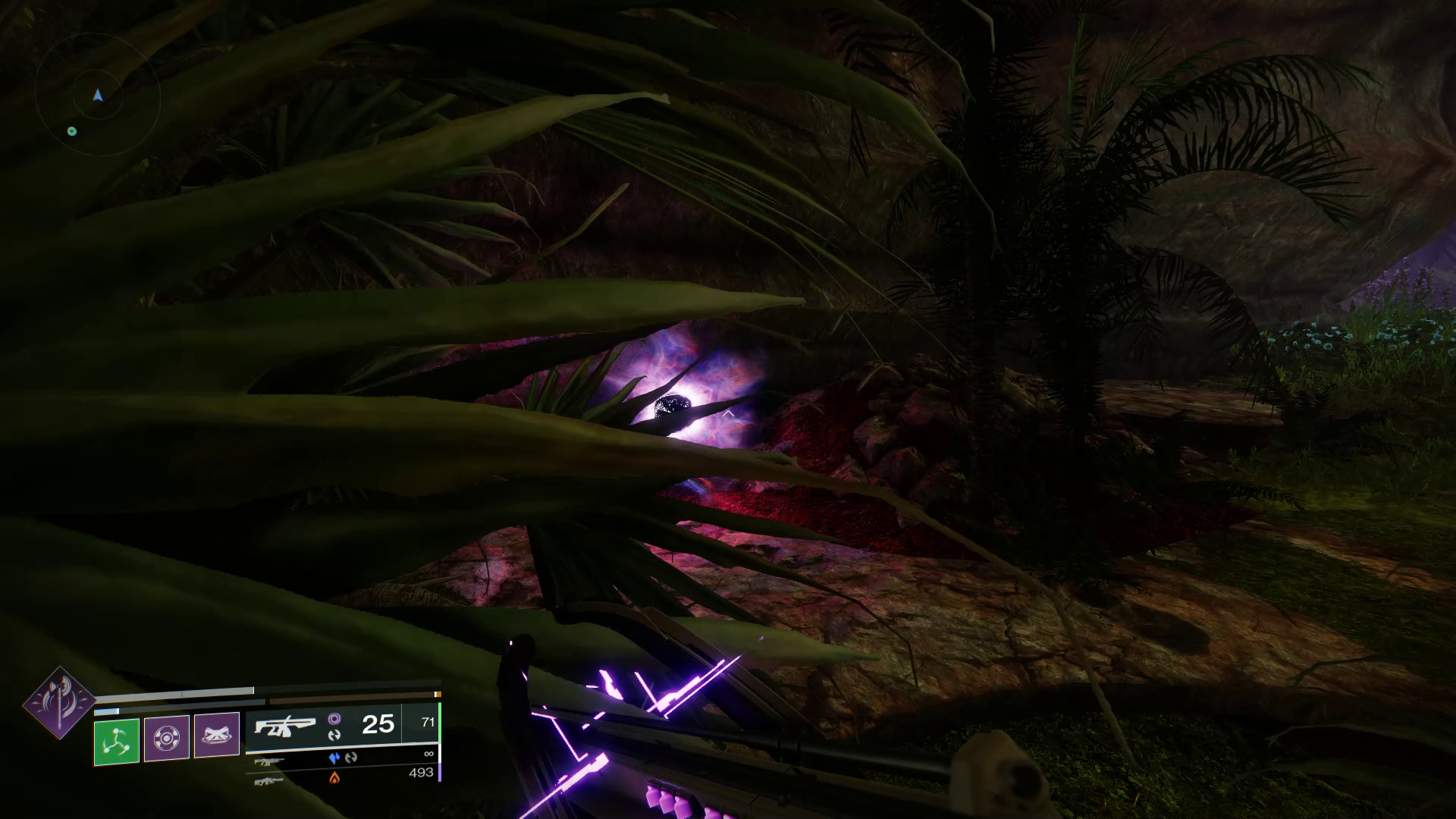The width and height of the screenshot is (1456, 819).
Task: Click the Kinetic damage icon beside the ammo count
Action: click(335, 736)
